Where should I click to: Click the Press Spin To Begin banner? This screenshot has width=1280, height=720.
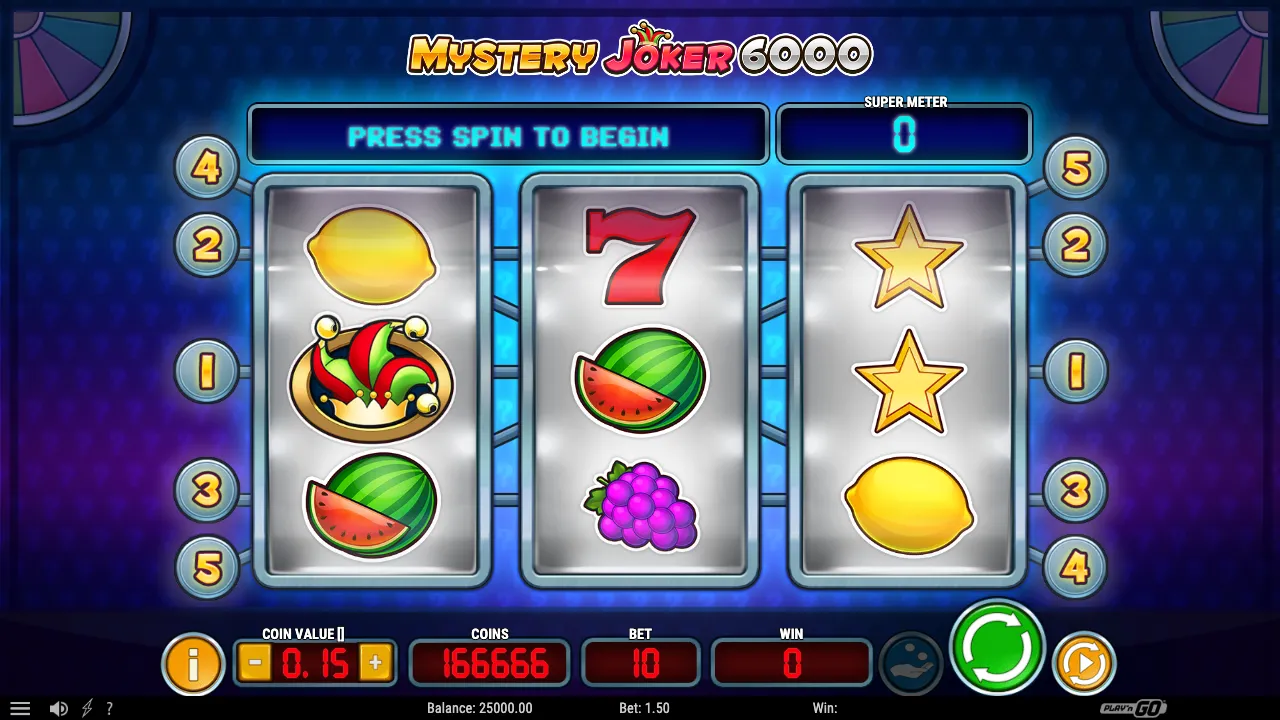point(508,135)
